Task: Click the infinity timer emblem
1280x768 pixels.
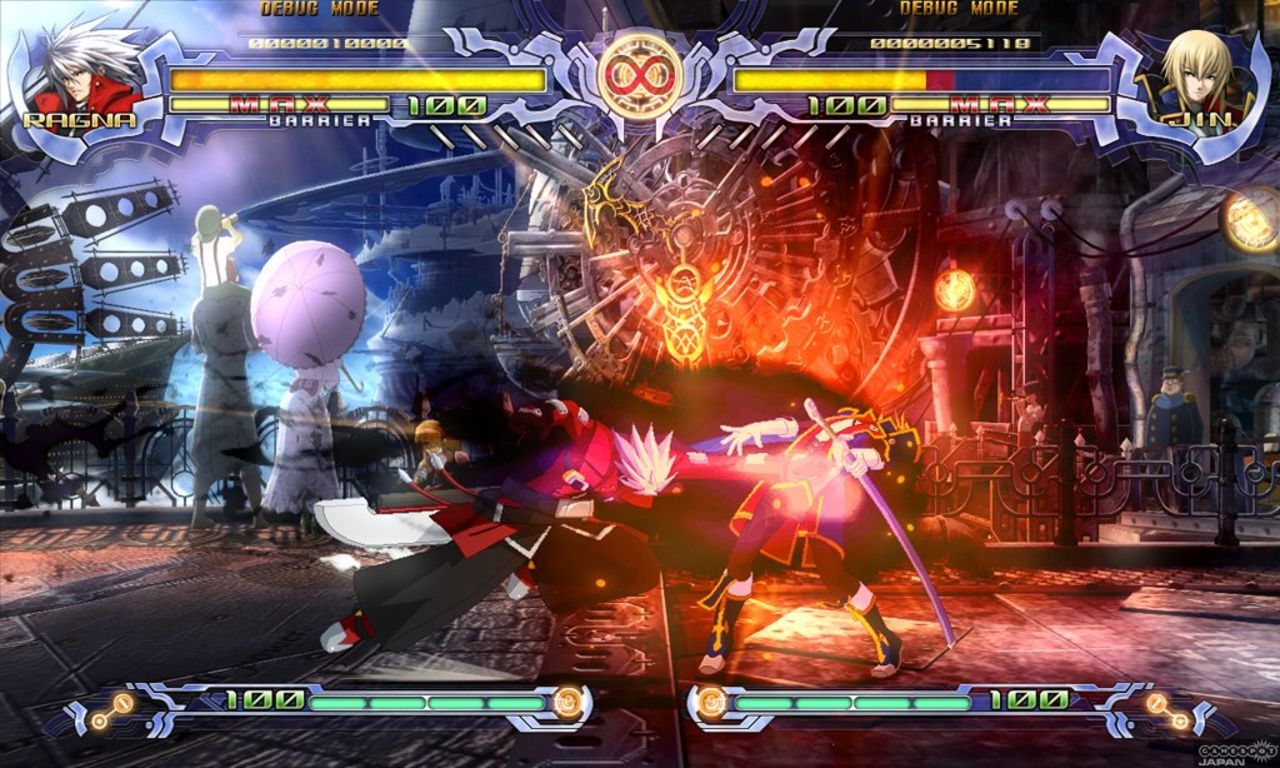Action: coord(640,72)
